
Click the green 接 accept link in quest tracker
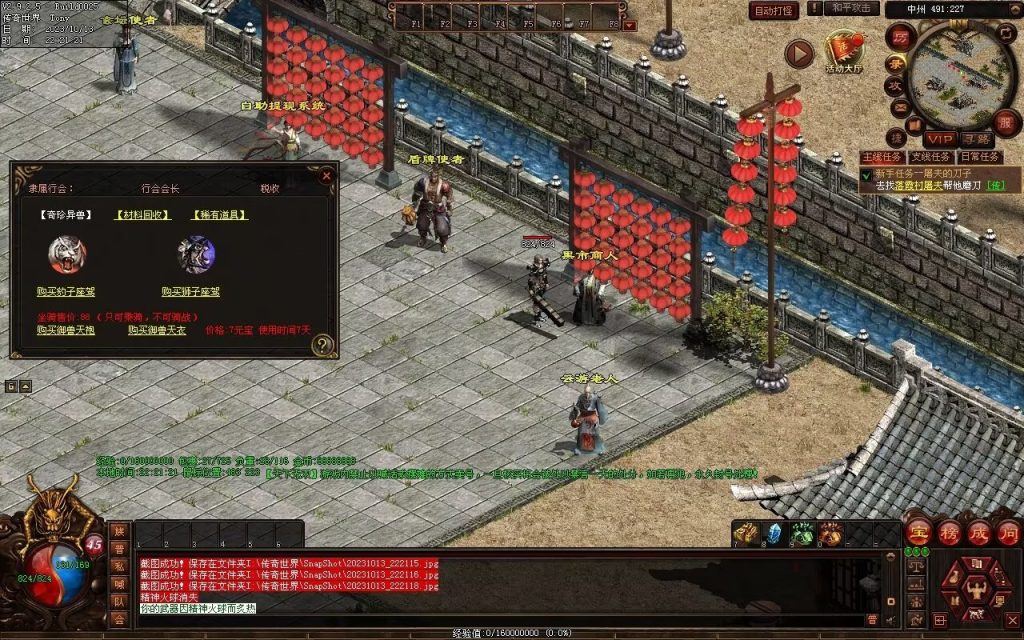994,185
